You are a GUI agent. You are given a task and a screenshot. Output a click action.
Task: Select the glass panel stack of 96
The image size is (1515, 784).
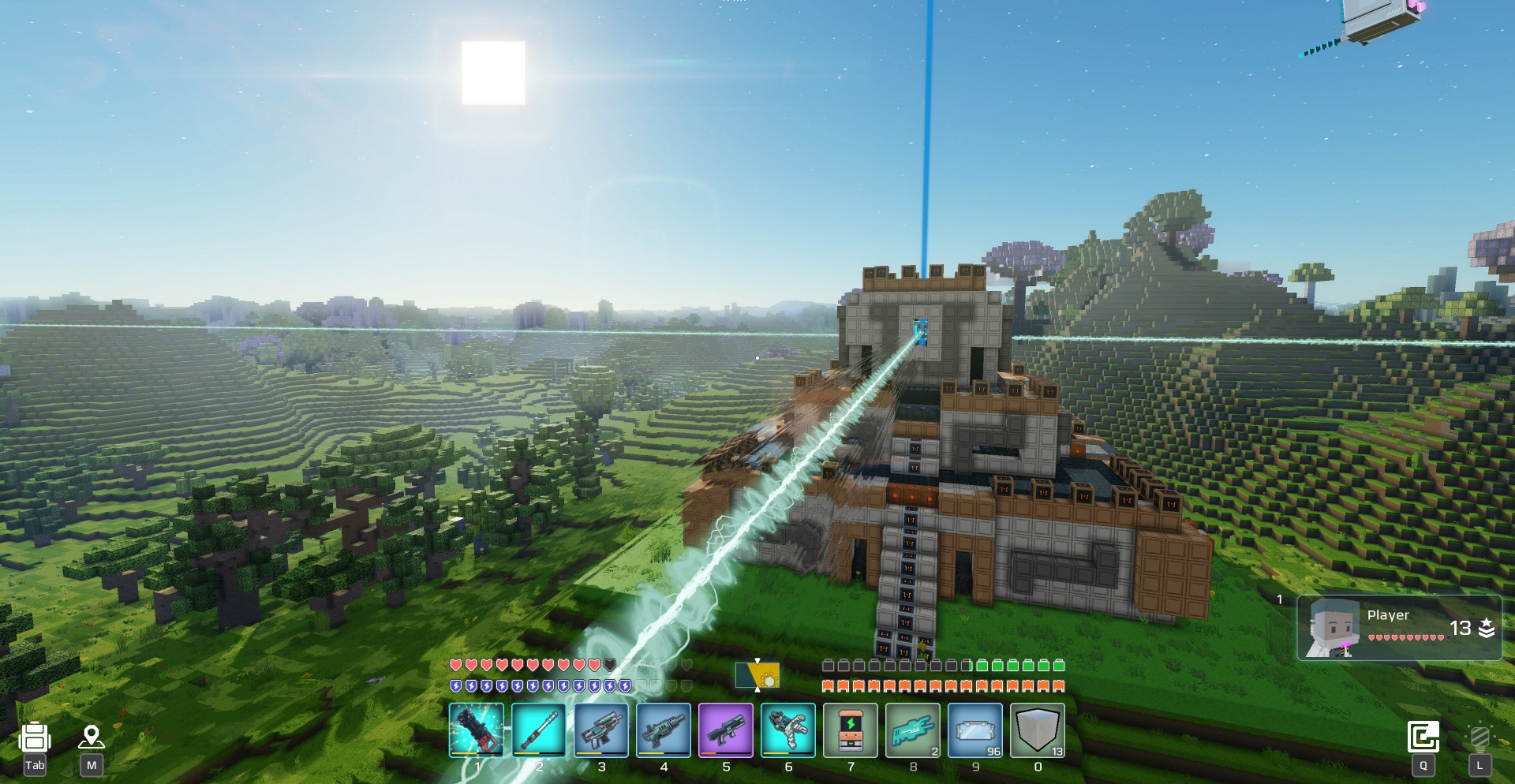point(975,730)
